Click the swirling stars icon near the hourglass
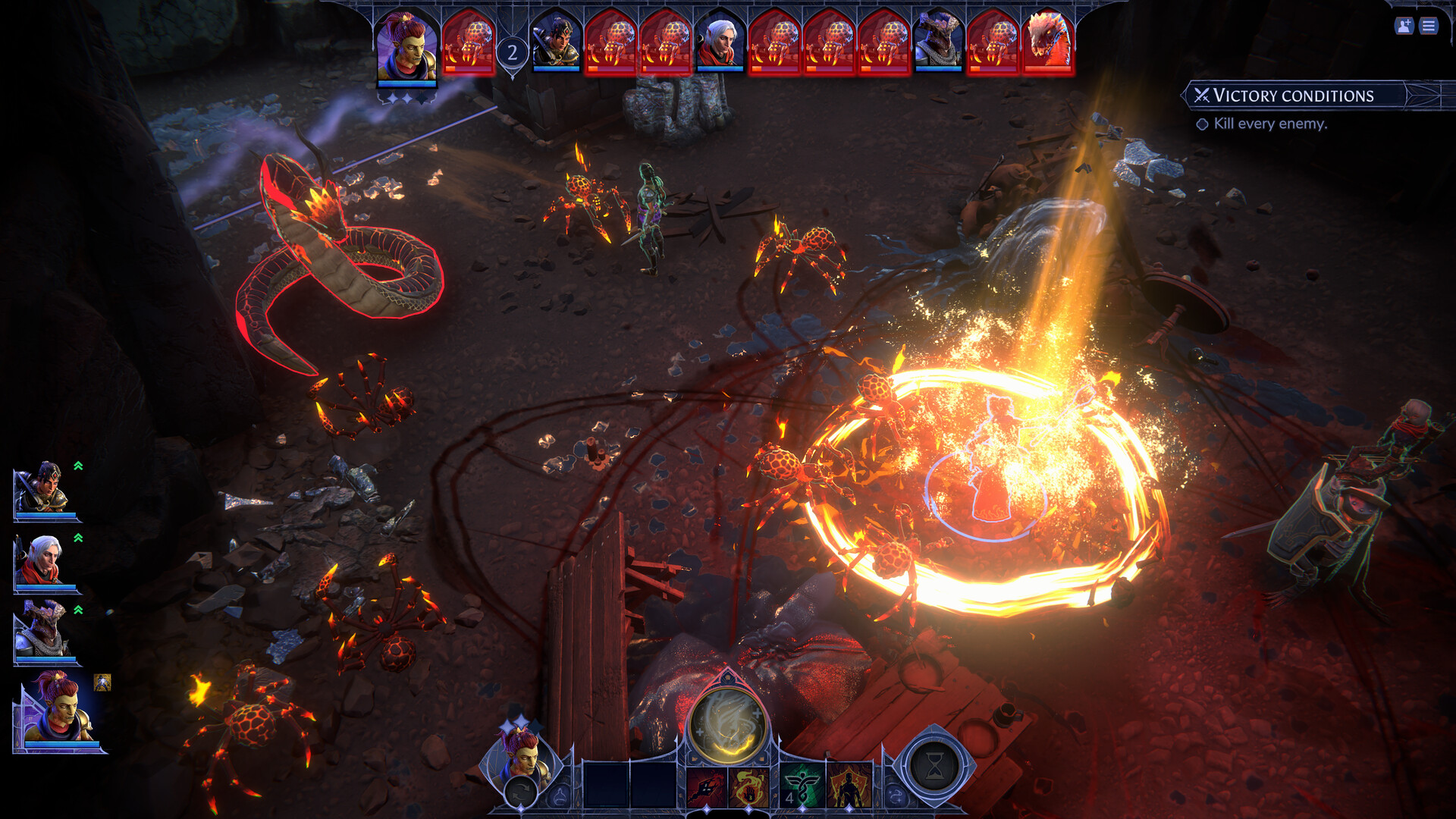The height and width of the screenshot is (819, 1456). [896, 796]
